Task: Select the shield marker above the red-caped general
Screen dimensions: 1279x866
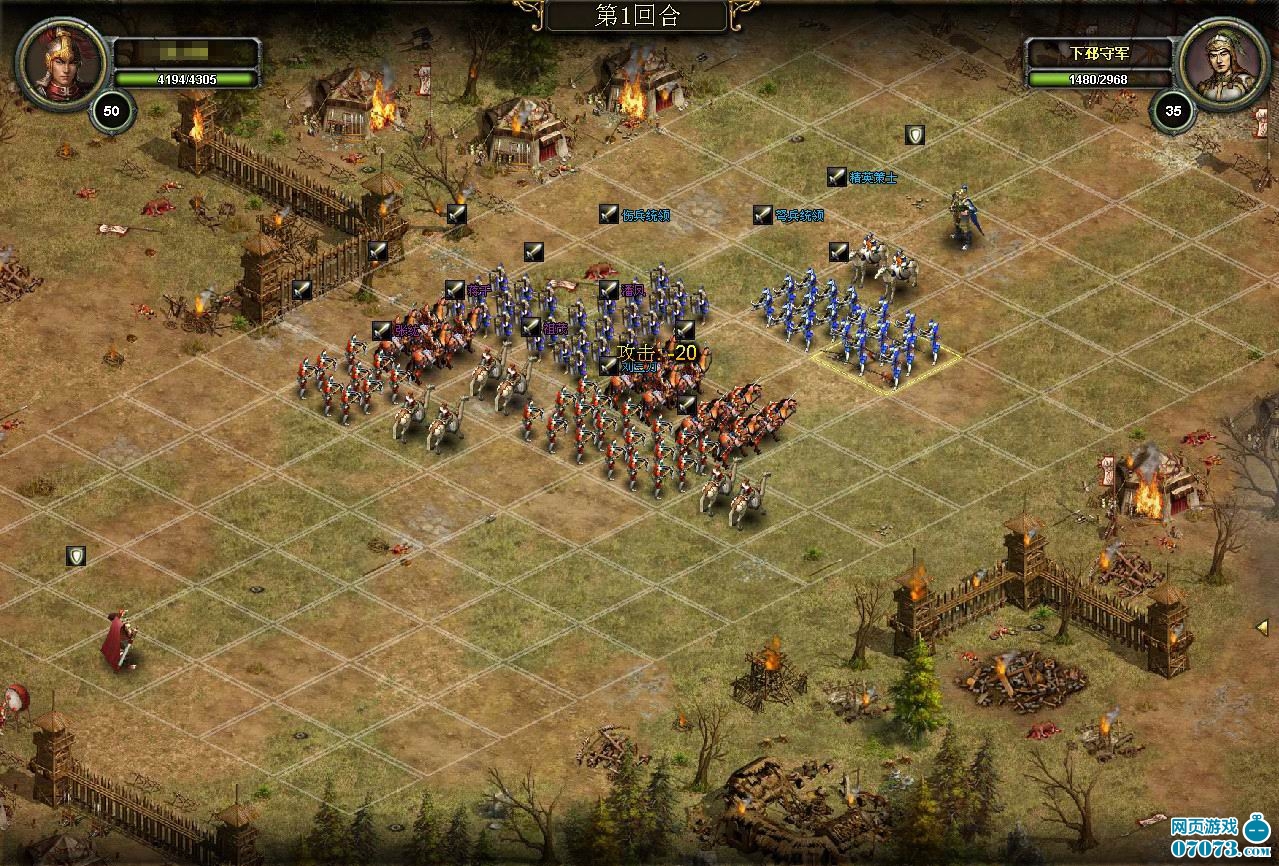Action: [x=76, y=556]
